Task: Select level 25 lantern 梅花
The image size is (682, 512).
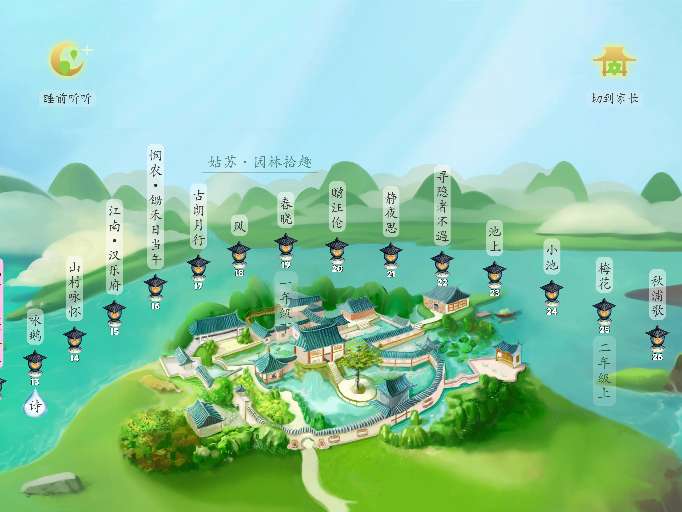Action: click(604, 312)
